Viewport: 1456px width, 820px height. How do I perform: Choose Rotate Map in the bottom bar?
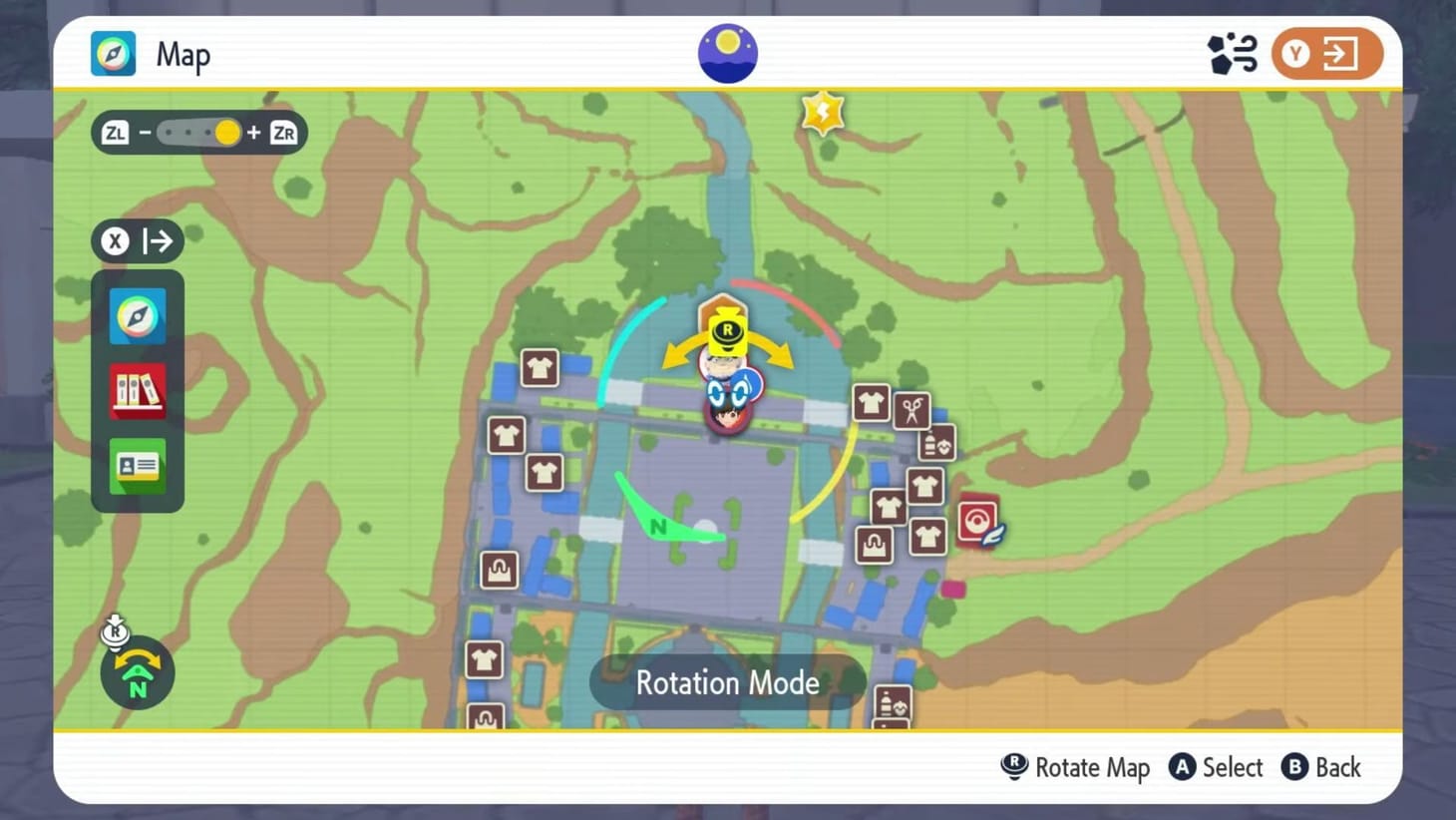click(x=1075, y=767)
